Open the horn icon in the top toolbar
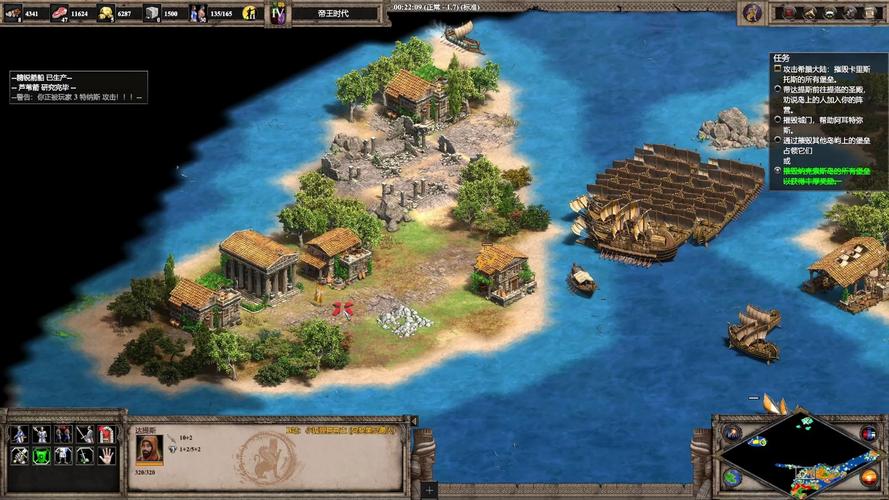889x500 pixels. pos(810,13)
